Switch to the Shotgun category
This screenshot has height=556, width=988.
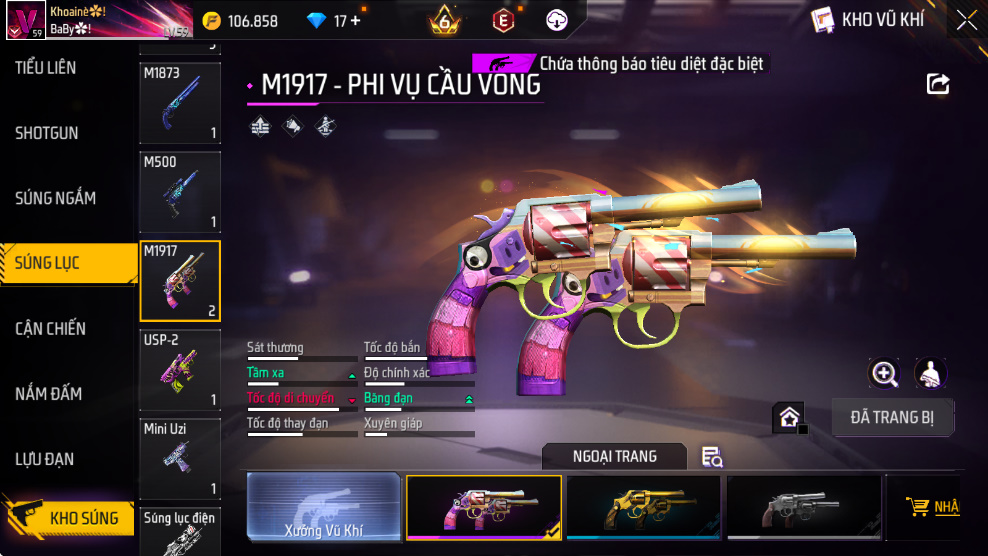pos(47,133)
